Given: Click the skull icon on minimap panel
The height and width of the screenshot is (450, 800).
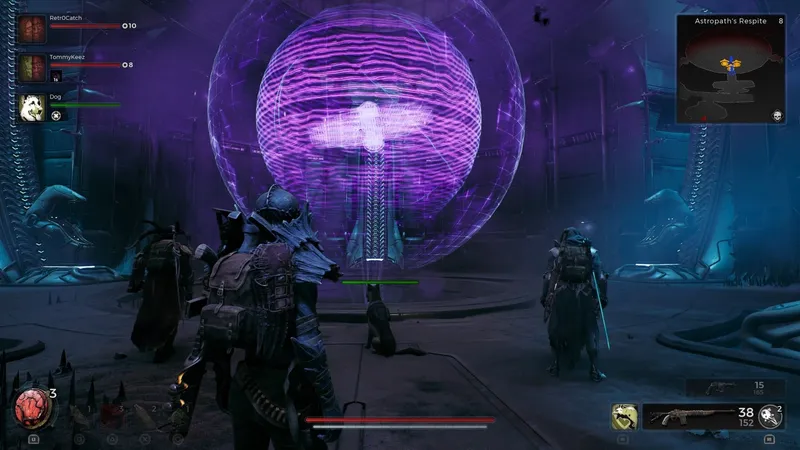Looking at the screenshot, I should tap(779, 116).
